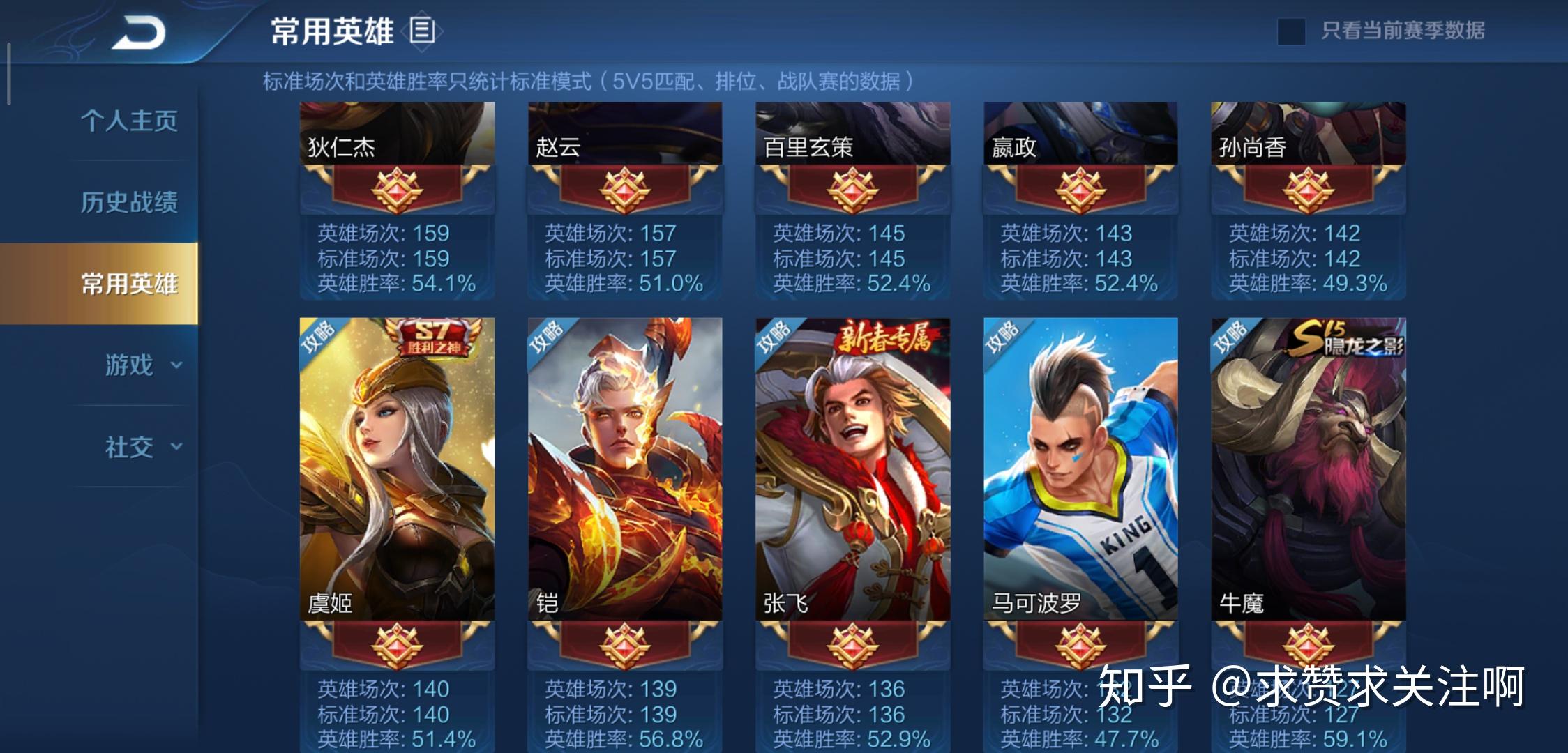Go back using the return arrow
This screenshot has height=753, width=1568.
click(x=139, y=33)
